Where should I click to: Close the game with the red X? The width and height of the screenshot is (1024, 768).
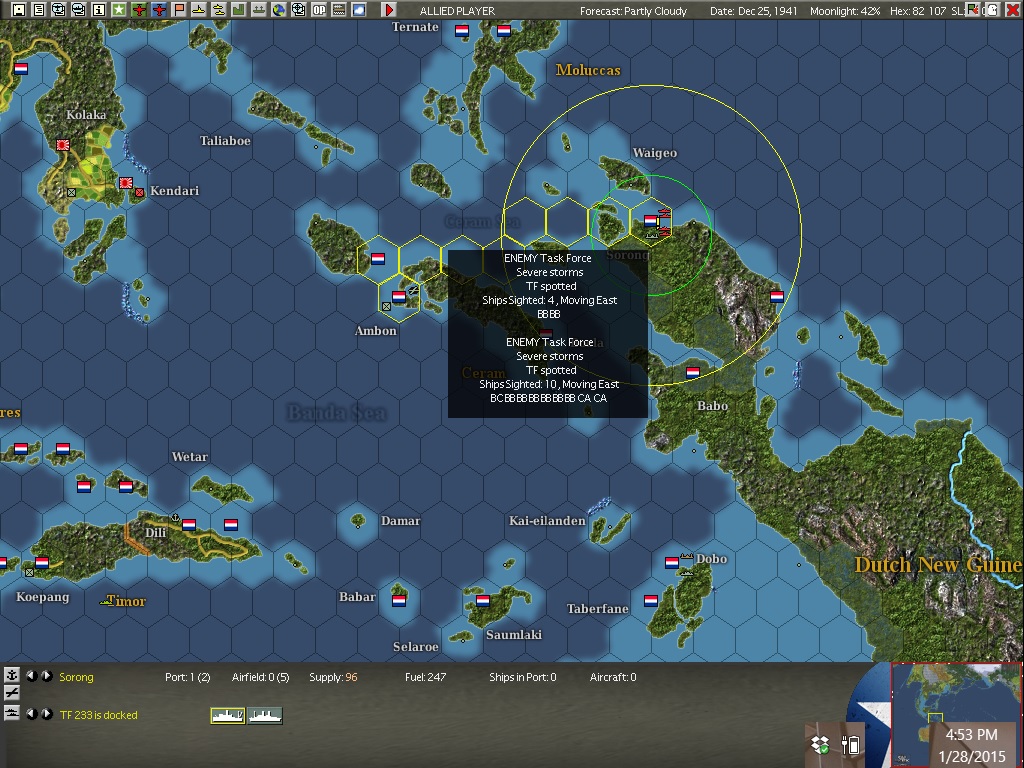tap(1012, 10)
